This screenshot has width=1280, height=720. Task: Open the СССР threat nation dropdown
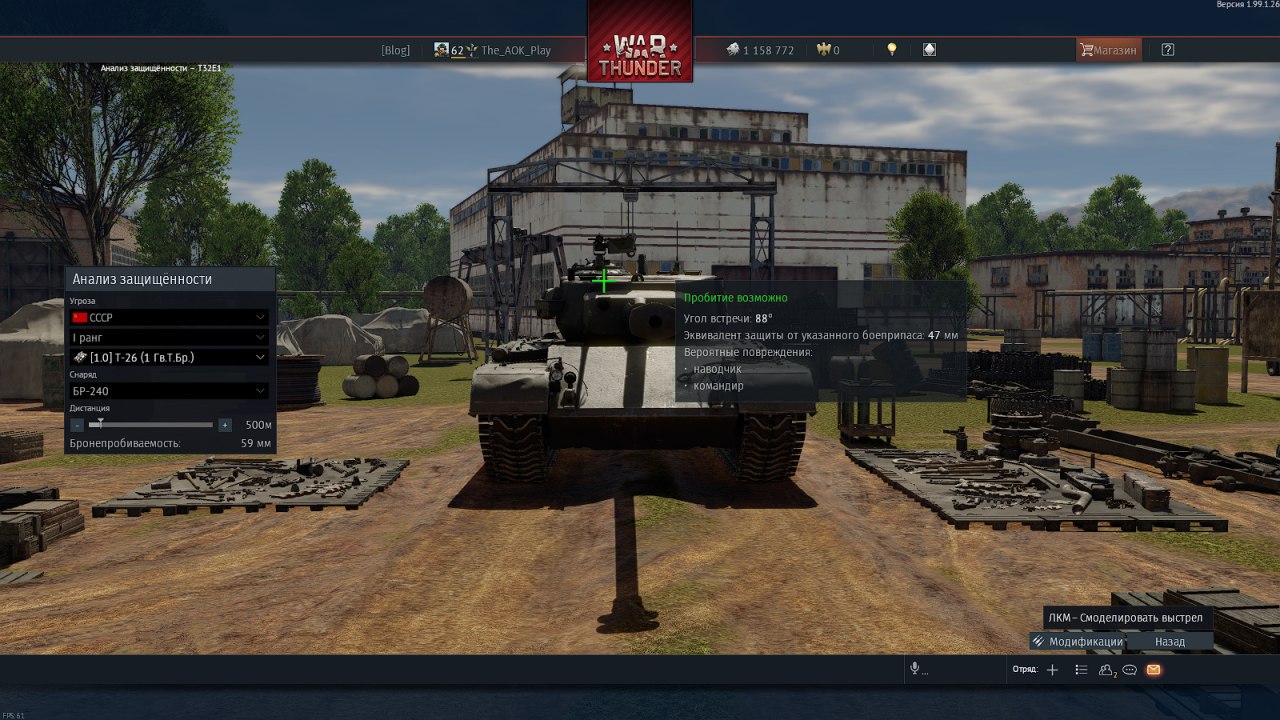(169, 318)
